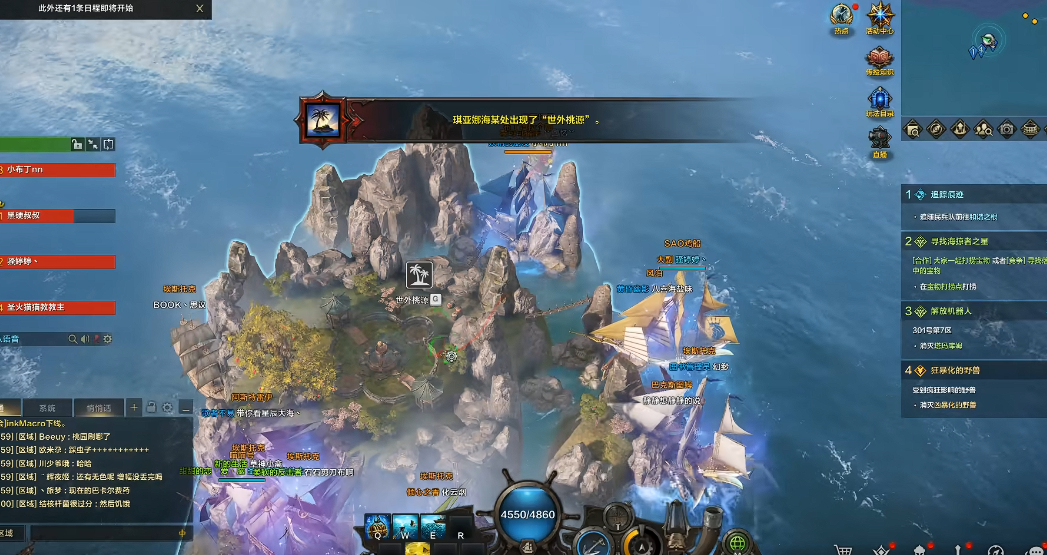
Task: Switch to the 系统 chat tab
Action: [47, 408]
